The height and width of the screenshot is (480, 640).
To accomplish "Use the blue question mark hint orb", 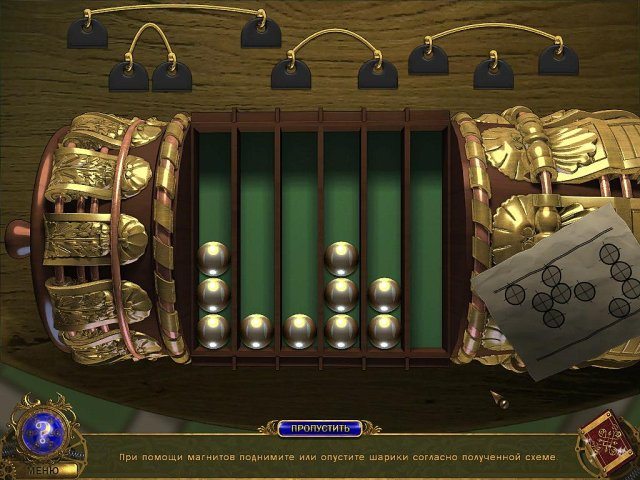I will pos(43,433).
